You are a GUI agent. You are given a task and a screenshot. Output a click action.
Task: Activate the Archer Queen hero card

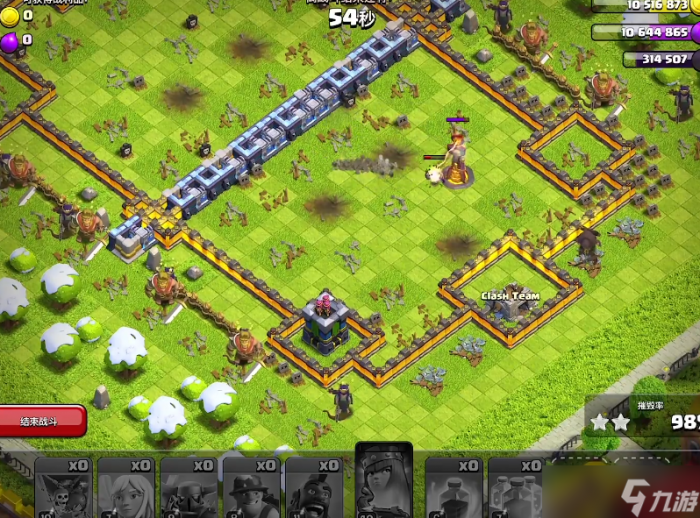point(384,484)
